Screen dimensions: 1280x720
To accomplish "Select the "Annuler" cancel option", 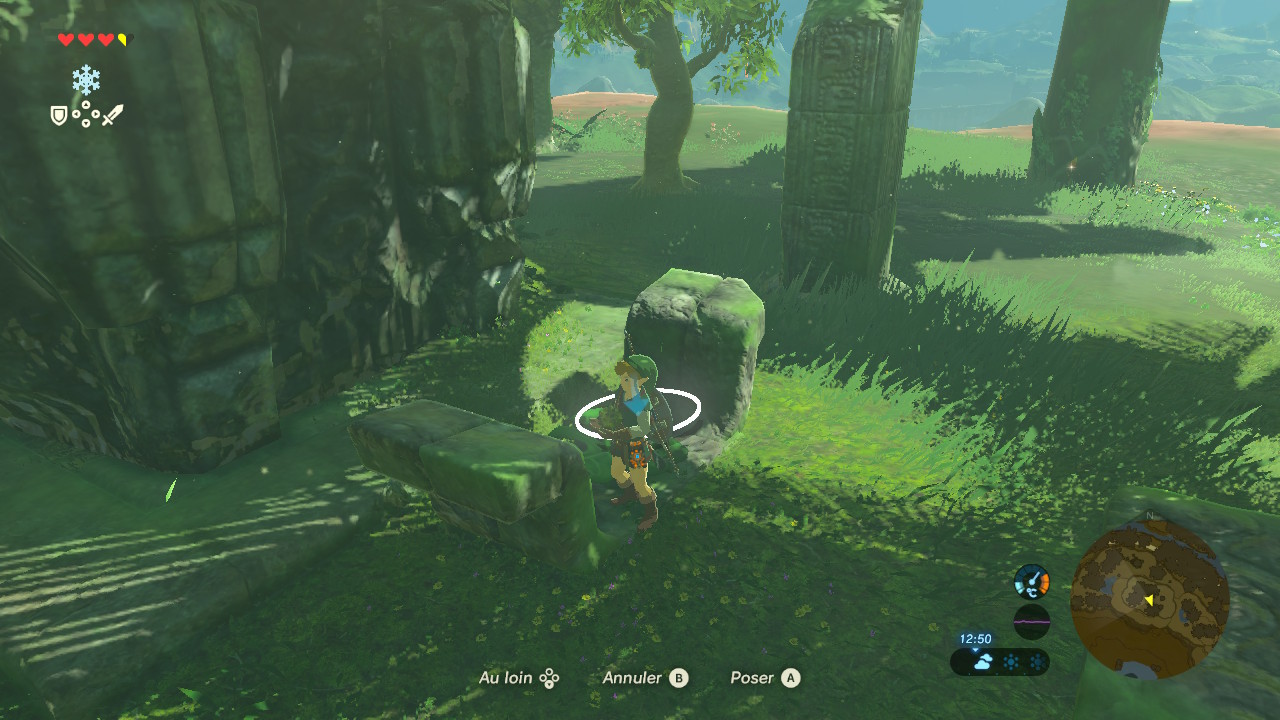I will tap(645, 678).
